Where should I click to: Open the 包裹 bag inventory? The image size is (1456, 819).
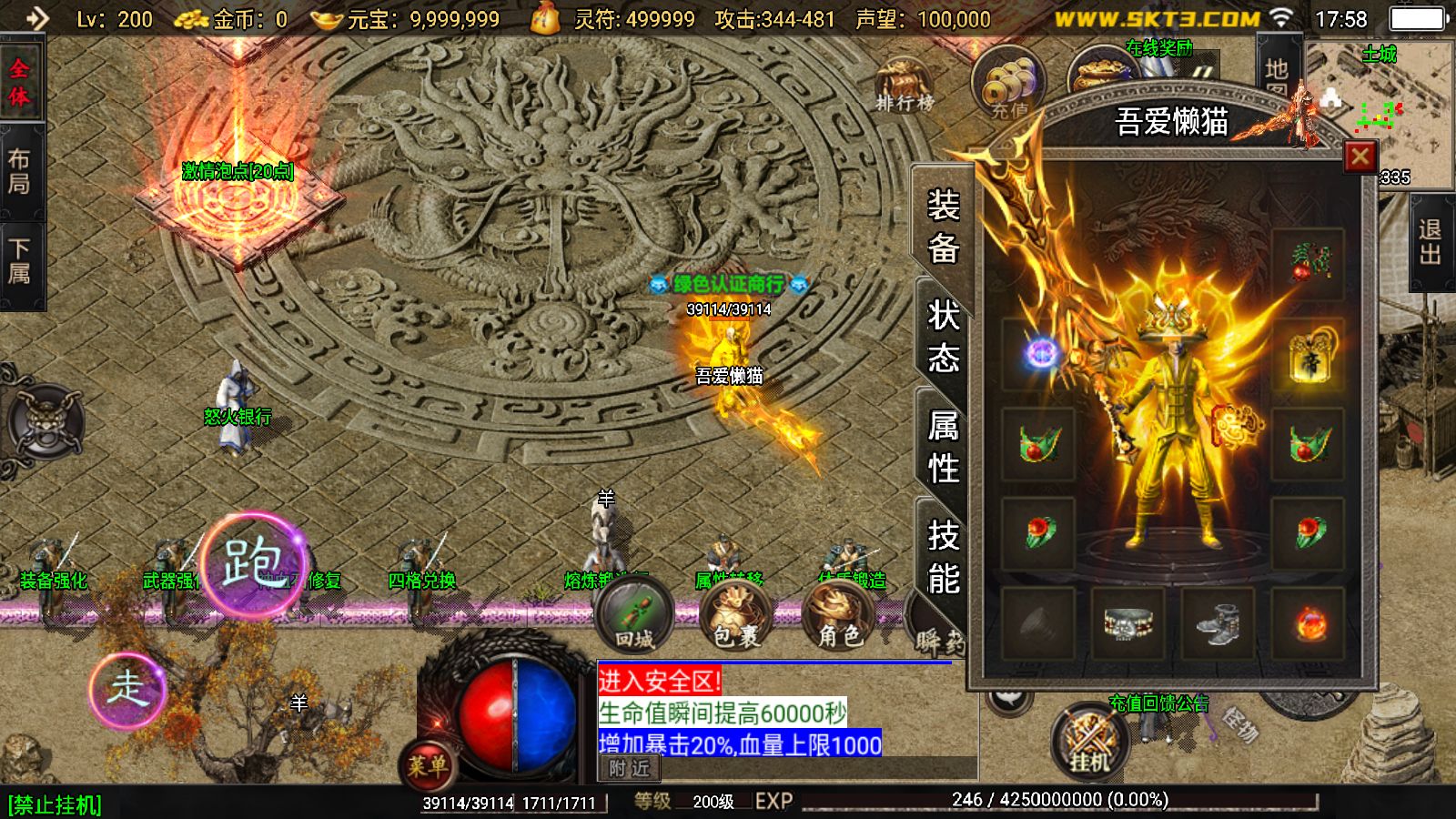coord(735,616)
